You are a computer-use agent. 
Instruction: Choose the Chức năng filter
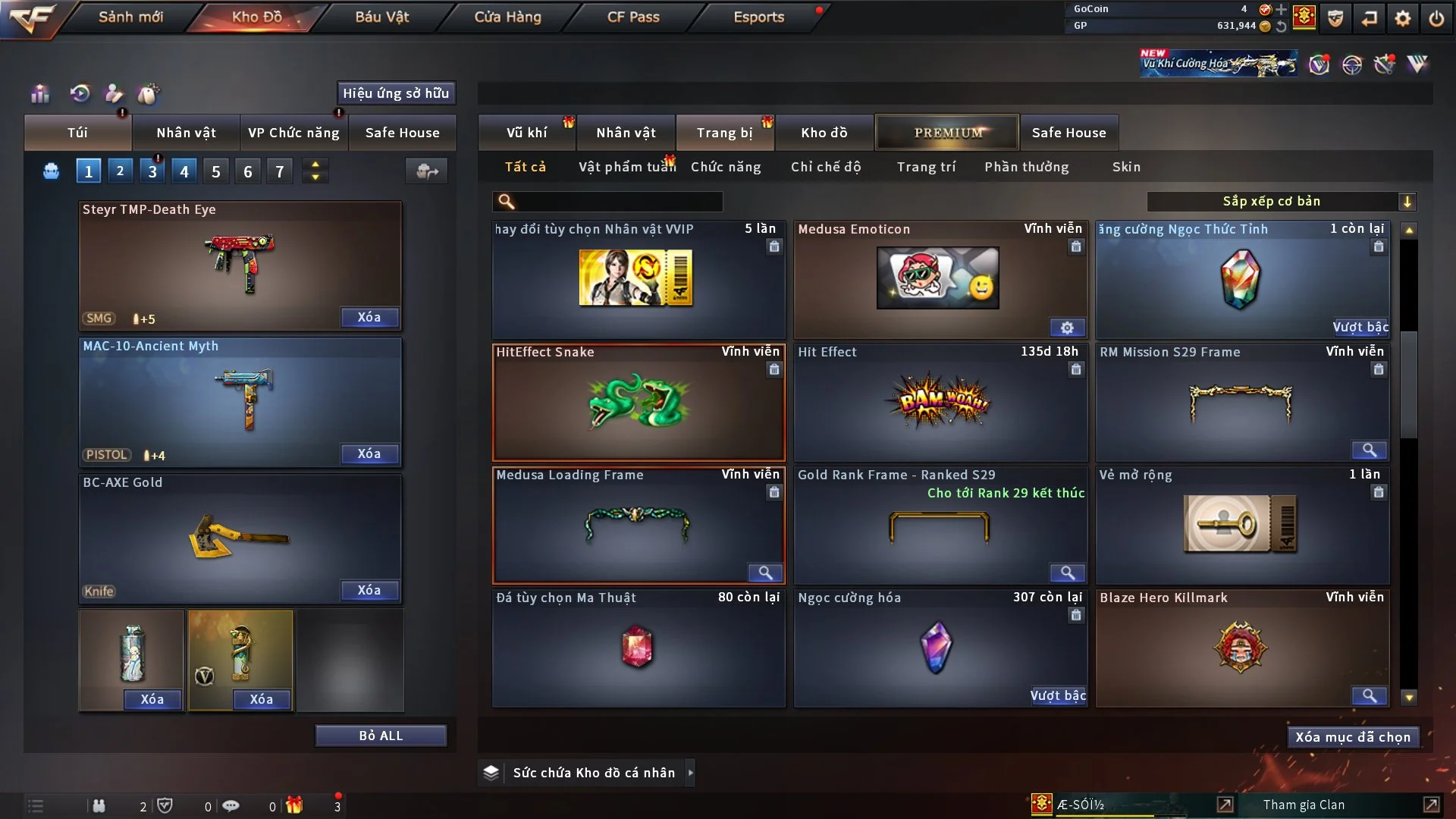pyautogui.click(x=726, y=167)
